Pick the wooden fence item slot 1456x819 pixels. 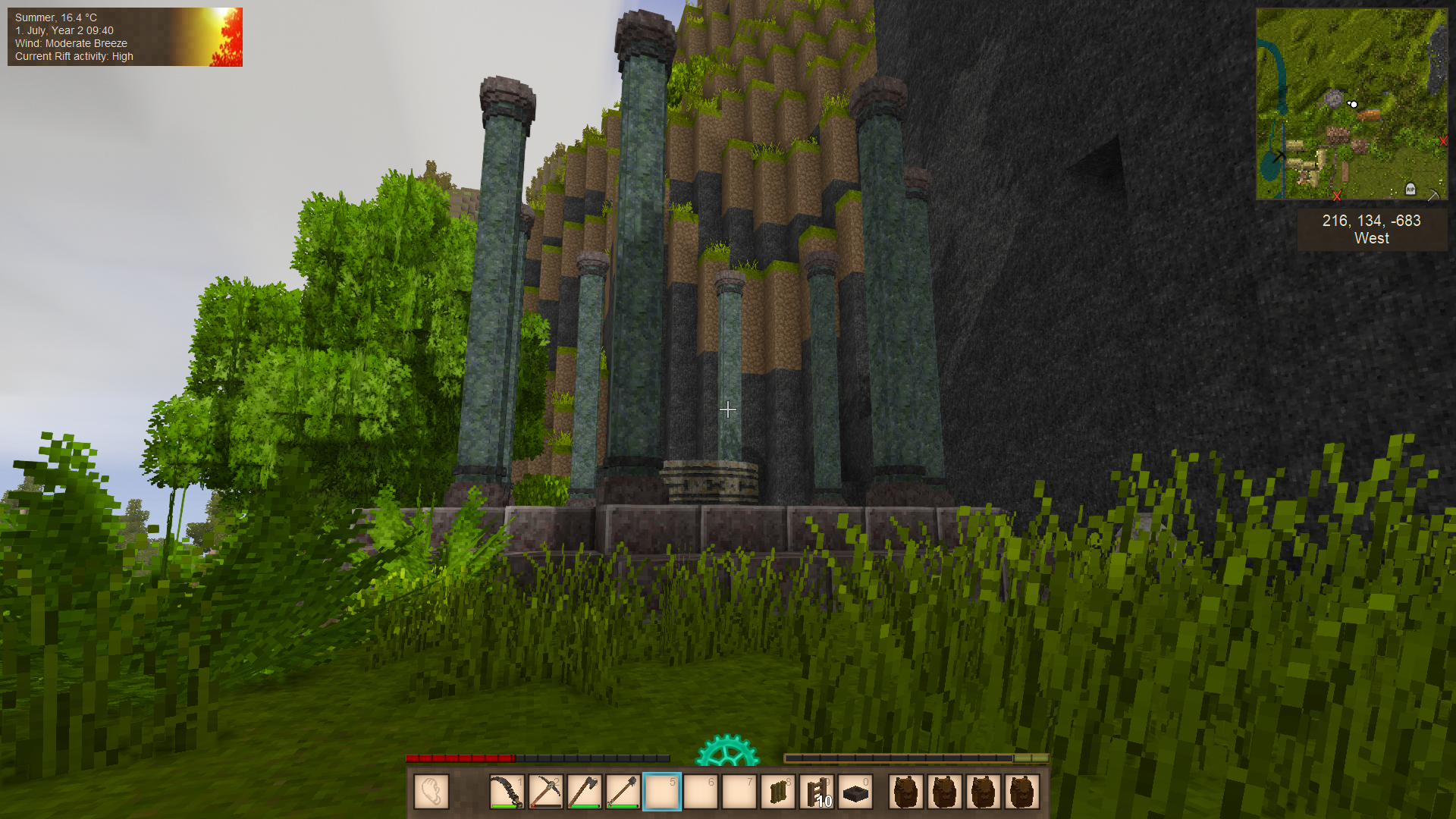tap(778, 792)
